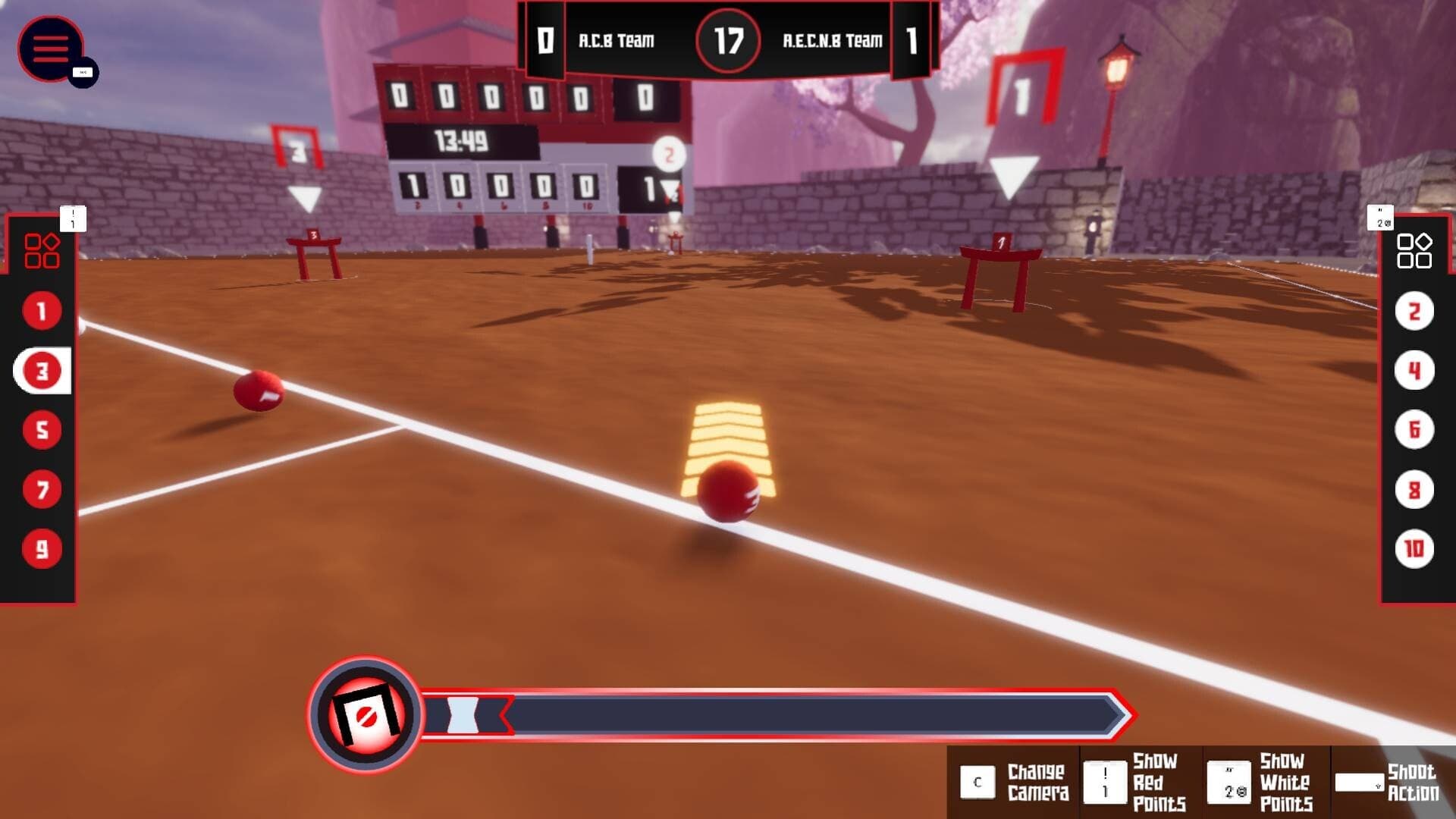
Task: Select red ball number 1 in the sidebar
Action: (42, 311)
